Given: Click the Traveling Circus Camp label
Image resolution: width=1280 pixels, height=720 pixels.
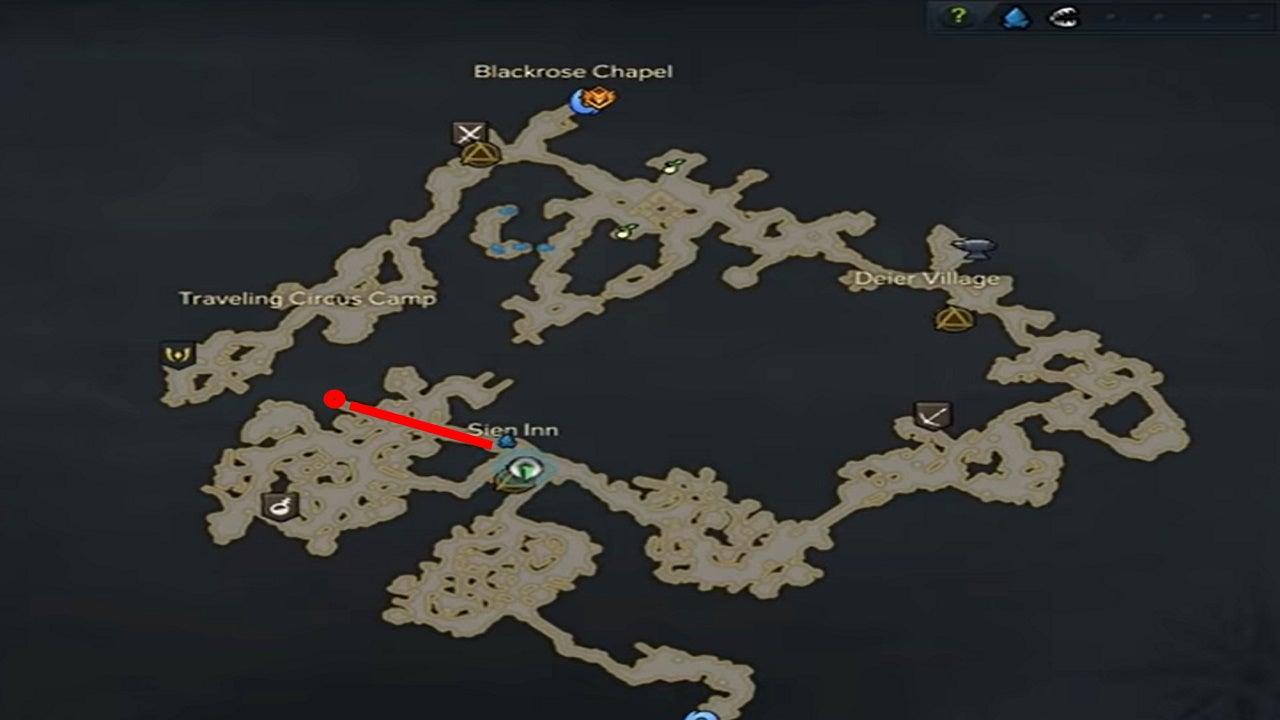Looking at the screenshot, I should tap(306, 297).
